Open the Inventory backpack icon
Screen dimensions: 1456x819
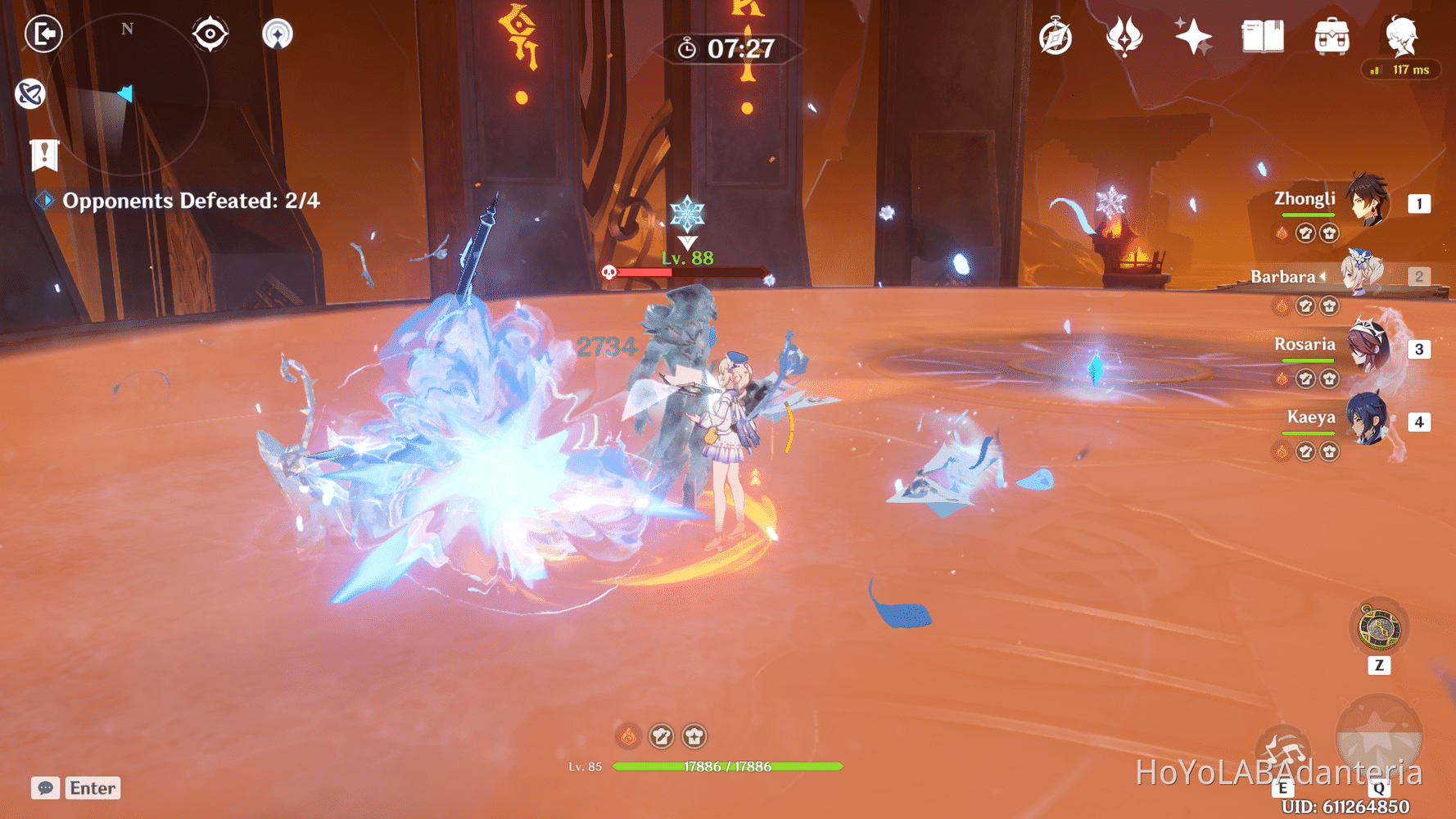(x=1332, y=34)
